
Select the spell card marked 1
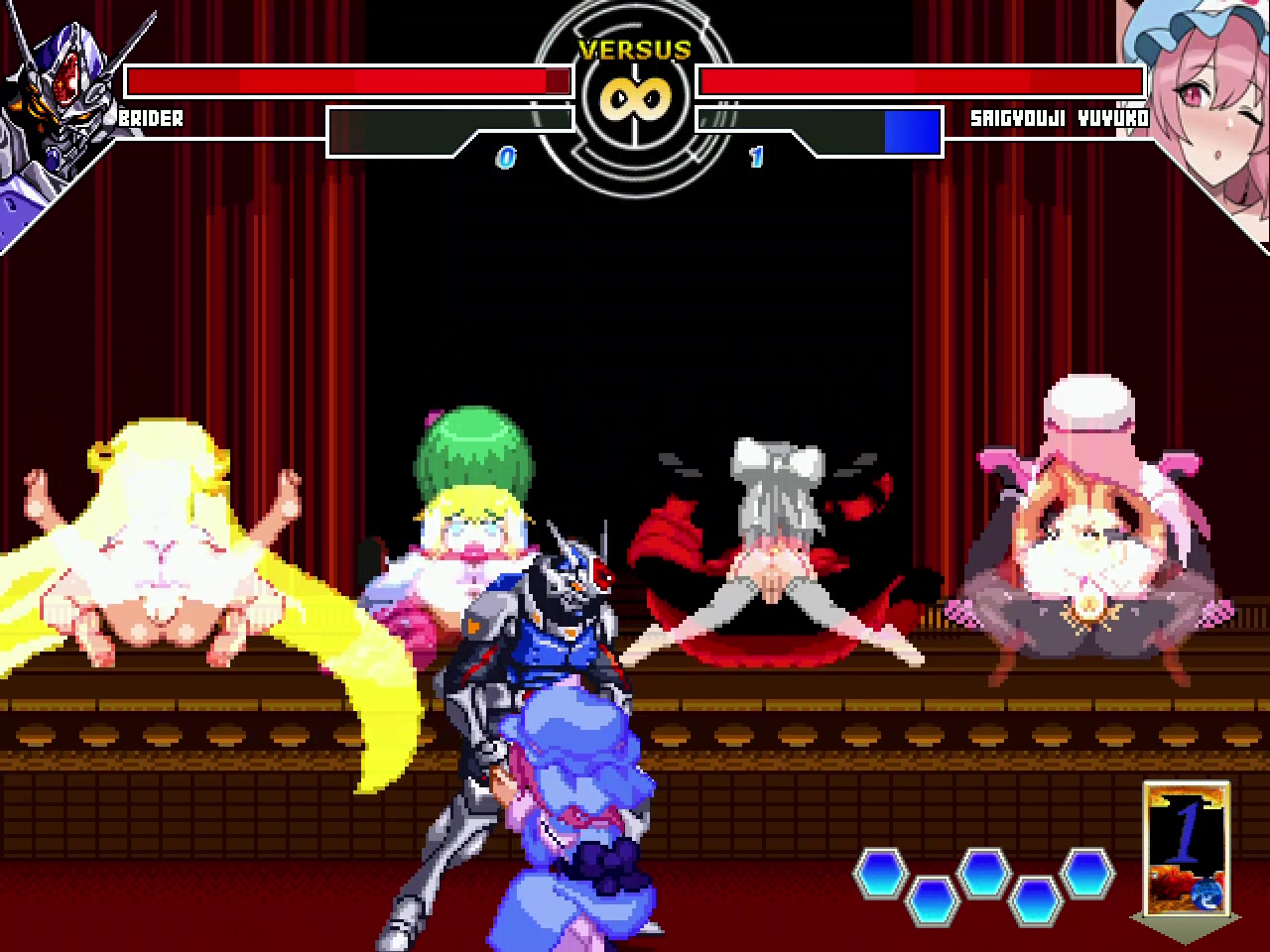tap(1186, 849)
